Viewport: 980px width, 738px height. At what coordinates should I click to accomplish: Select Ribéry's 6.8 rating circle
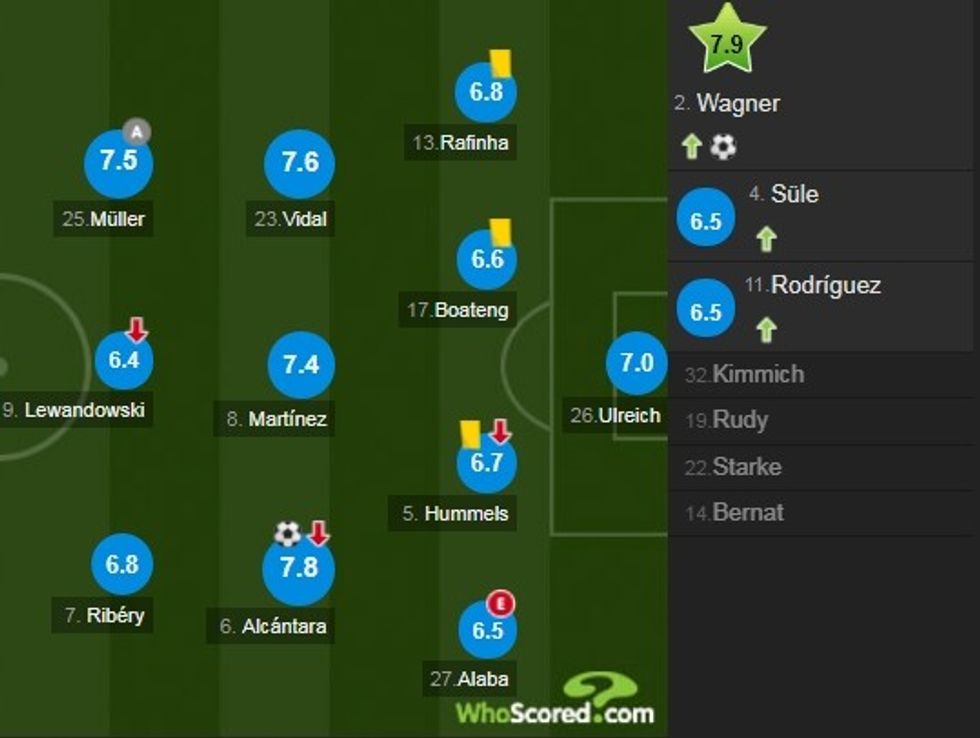[x=122, y=564]
